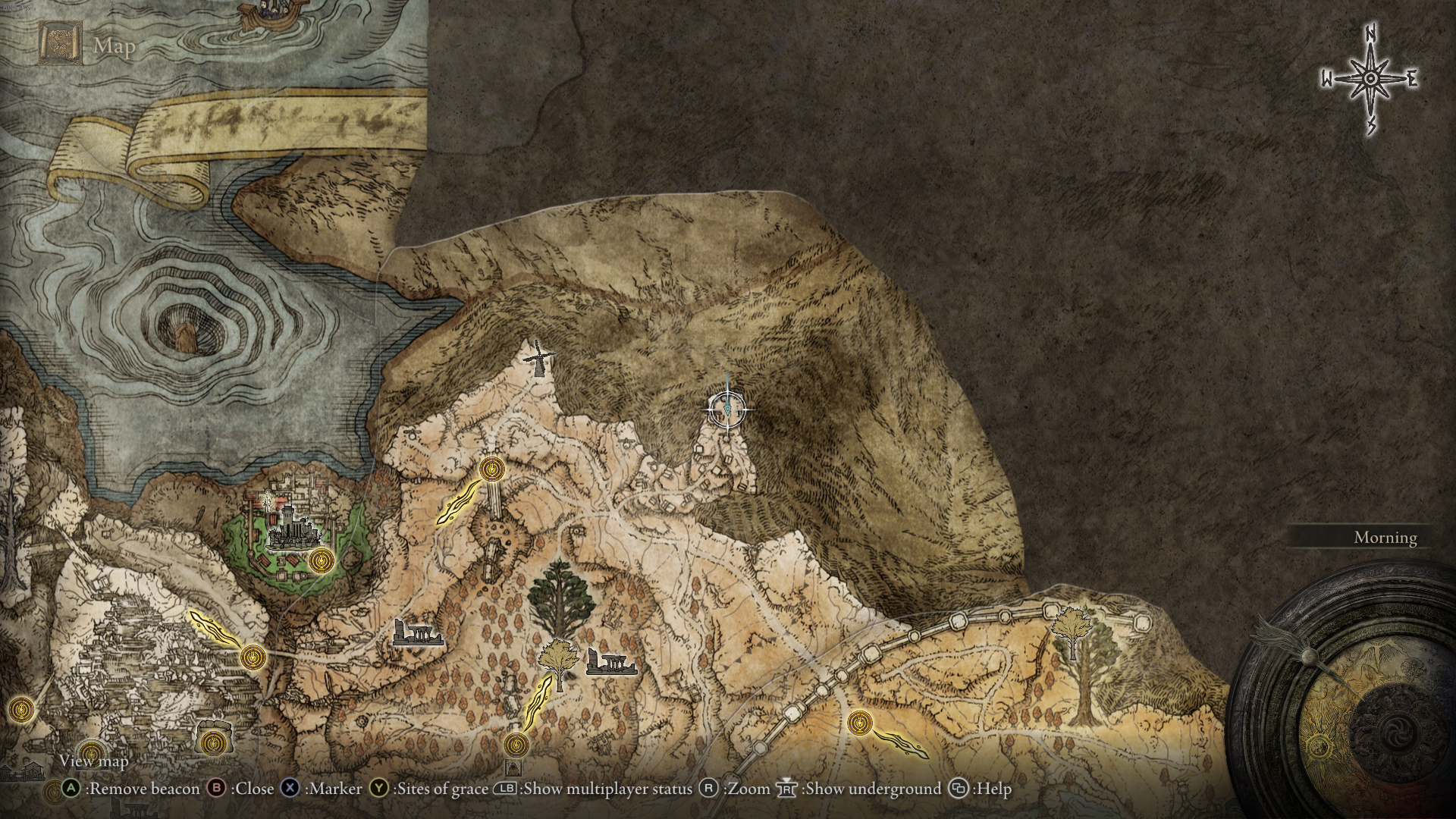This screenshot has height=819, width=1456.
Task: Select the site of grace in the green castle grounds
Action: [x=322, y=561]
